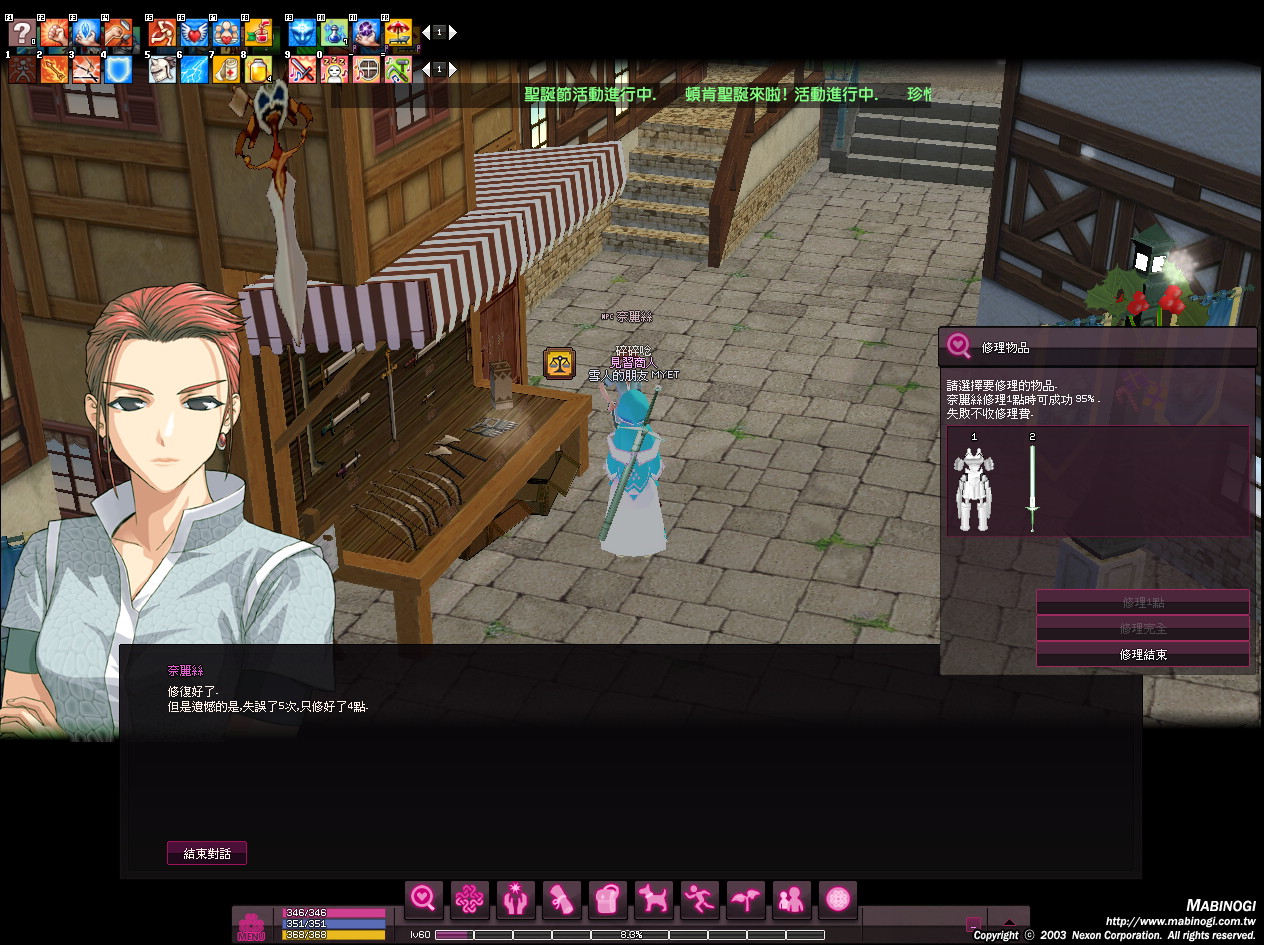Activate the blue lightning bolt skill
Image resolution: width=1264 pixels, height=945 pixels.
tap(194, 70)
